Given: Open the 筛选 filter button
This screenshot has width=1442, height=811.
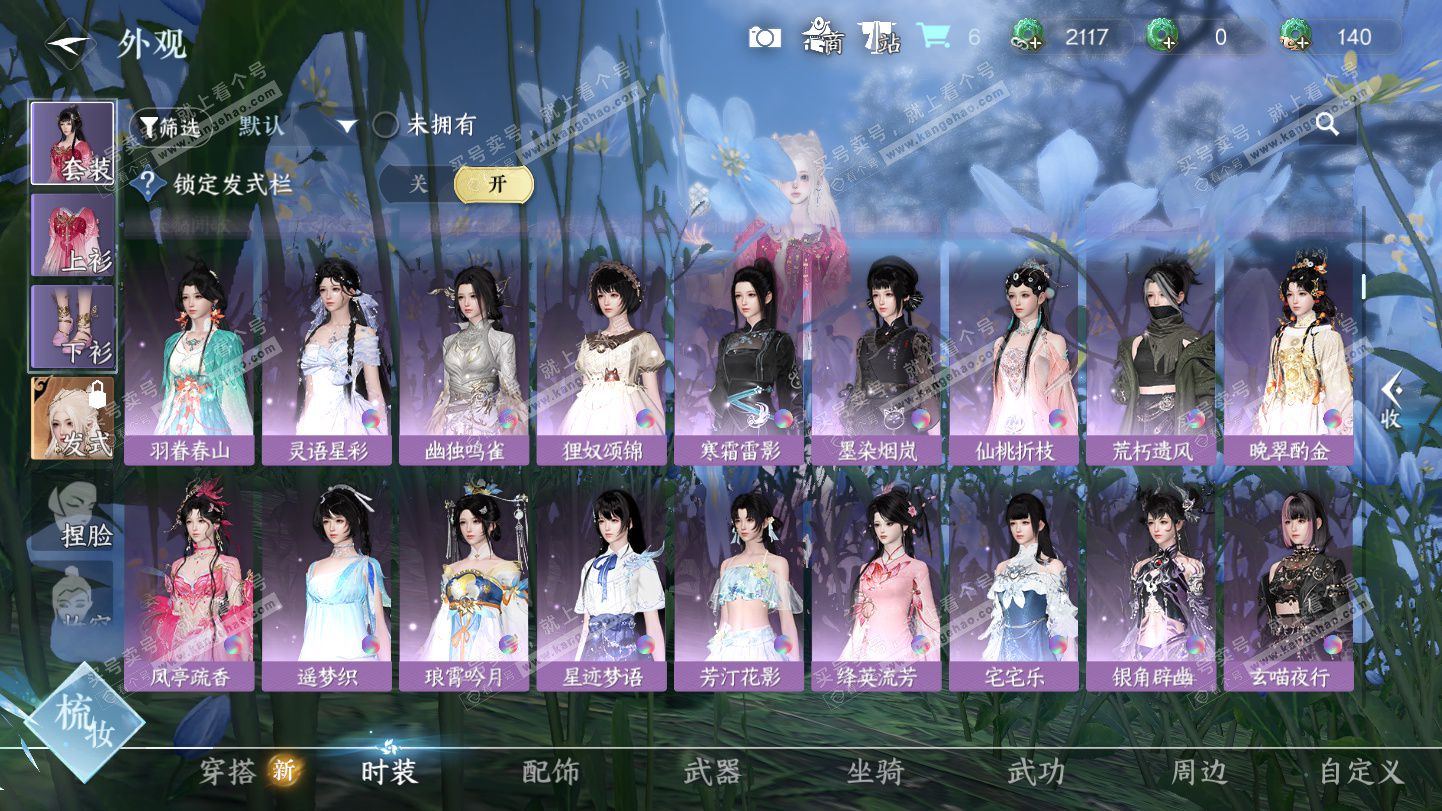Looking at the screenshot, I should (x=170, y=127).
